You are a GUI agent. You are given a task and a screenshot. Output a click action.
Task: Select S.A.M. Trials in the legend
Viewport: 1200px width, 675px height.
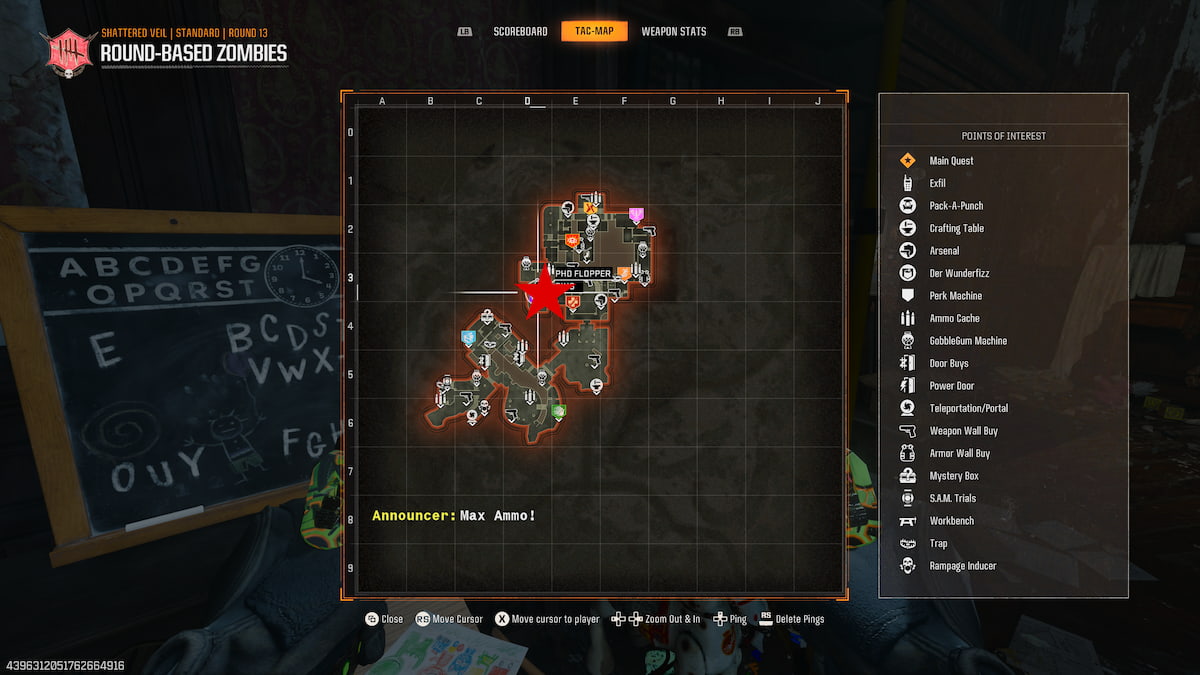click(x=952, y=498)
